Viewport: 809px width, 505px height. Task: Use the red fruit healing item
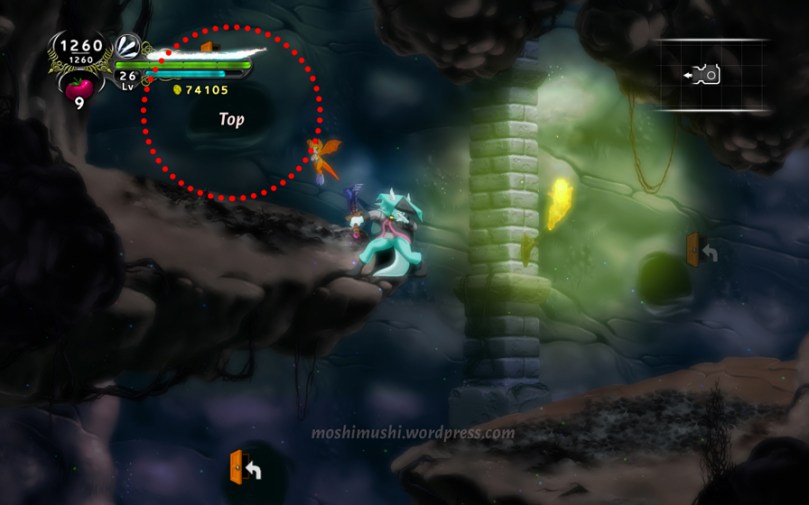(x=79, y=86)
